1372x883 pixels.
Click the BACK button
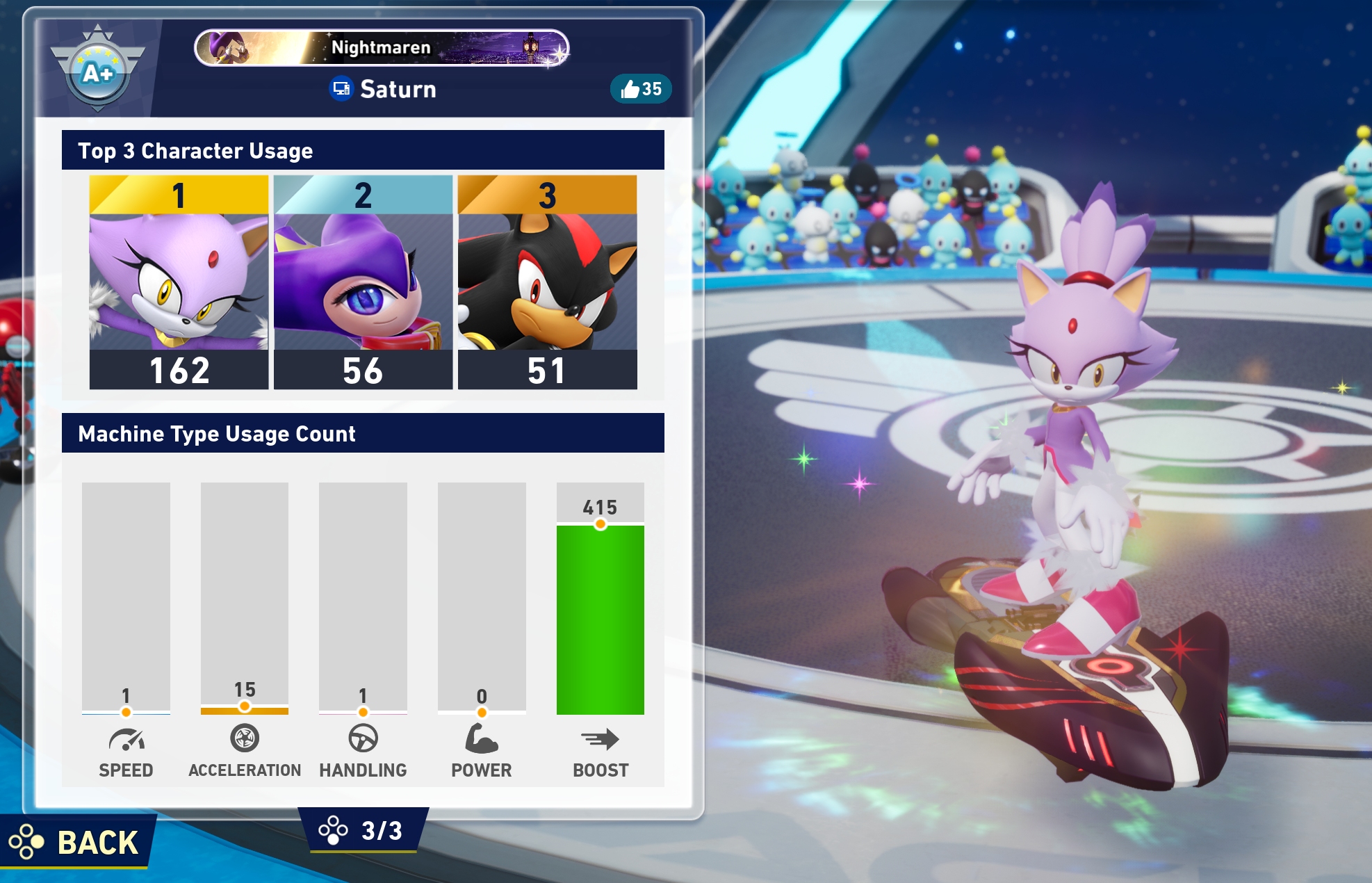tap(76, 842)
